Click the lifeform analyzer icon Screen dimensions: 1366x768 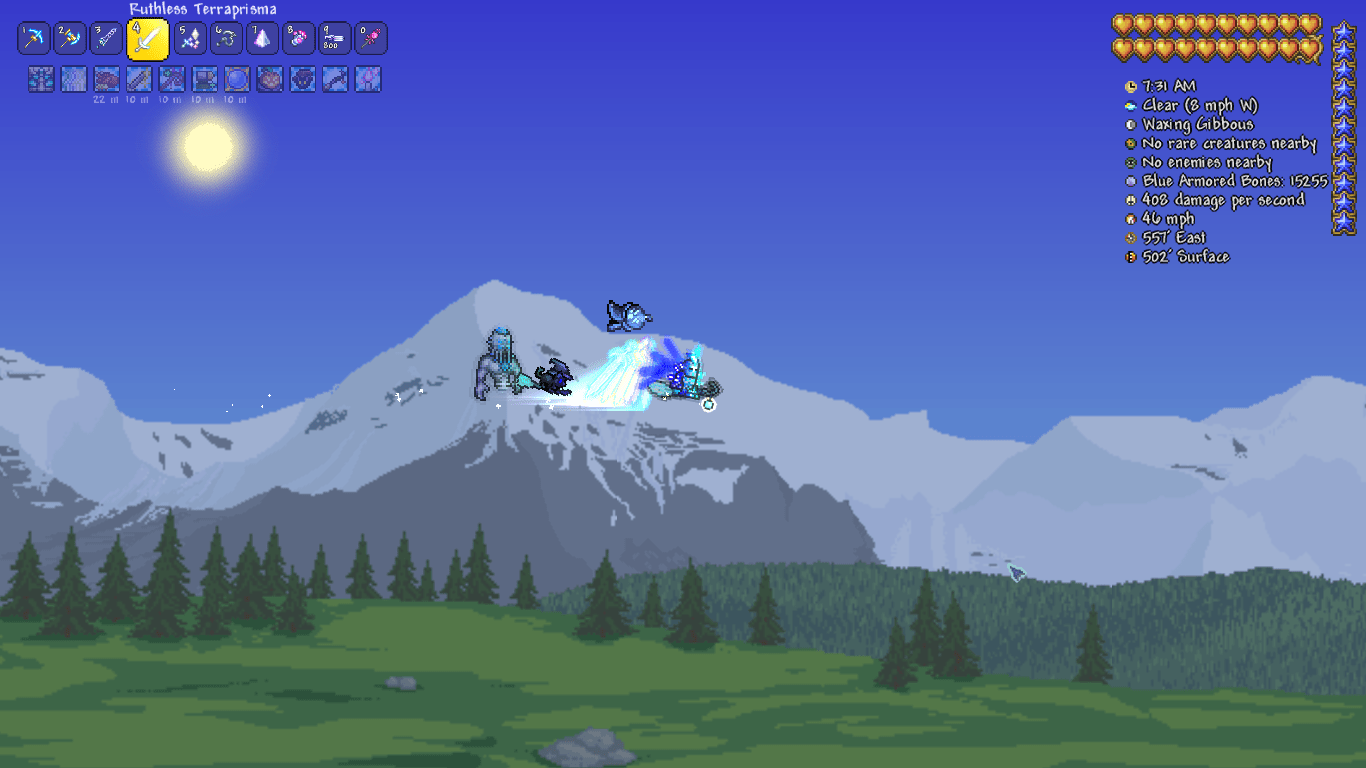coord(1130,143)
